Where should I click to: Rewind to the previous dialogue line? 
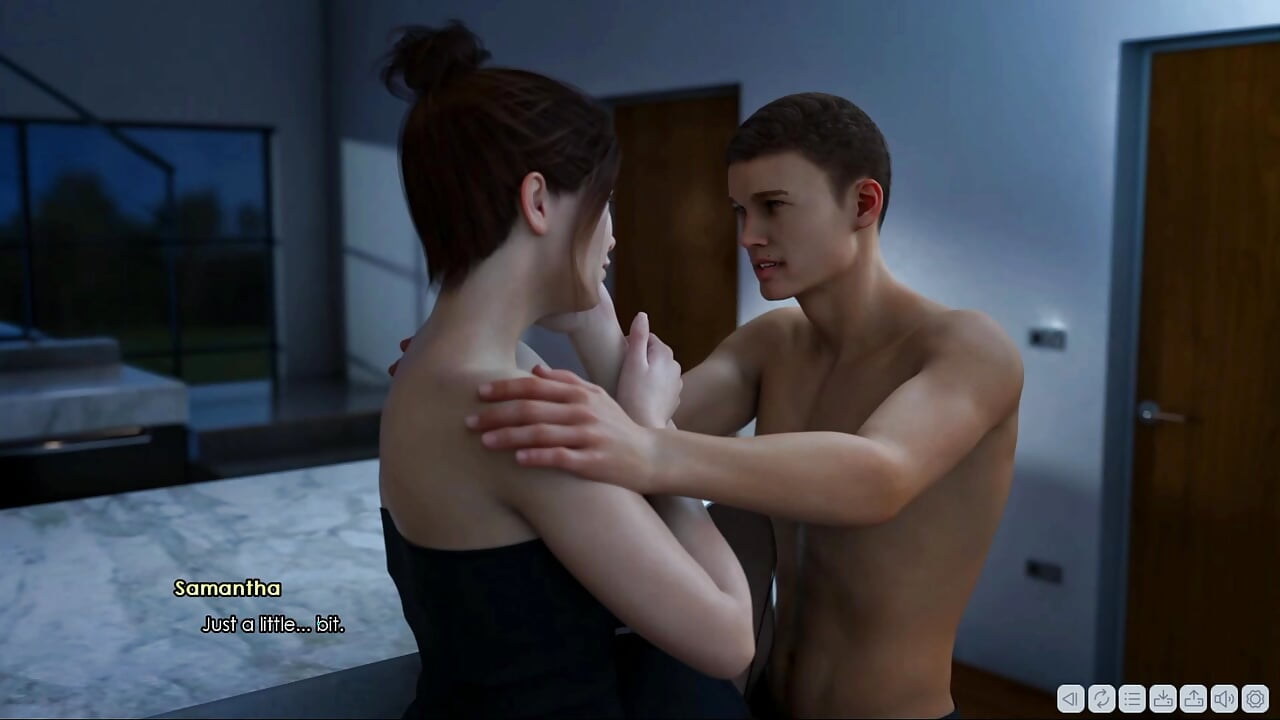(1070, 699)
